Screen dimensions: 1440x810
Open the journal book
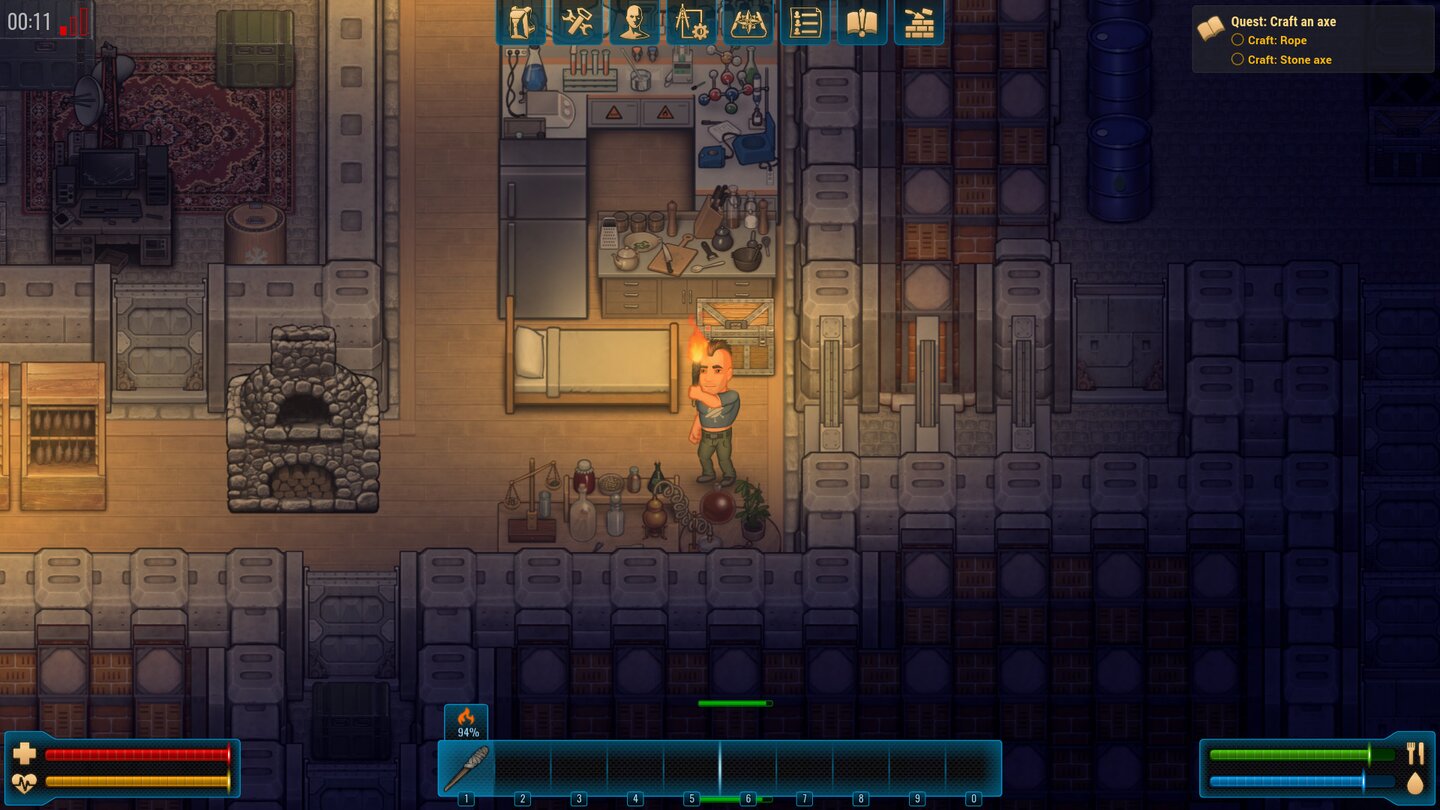click(863, 22)
